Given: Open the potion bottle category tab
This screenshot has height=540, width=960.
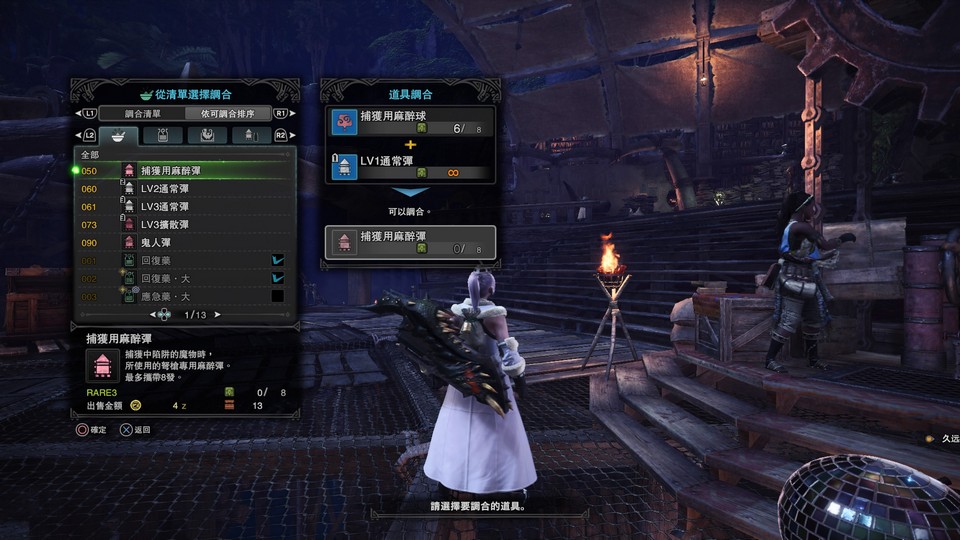Looking at the screenshot, I should tap(162, 135).
